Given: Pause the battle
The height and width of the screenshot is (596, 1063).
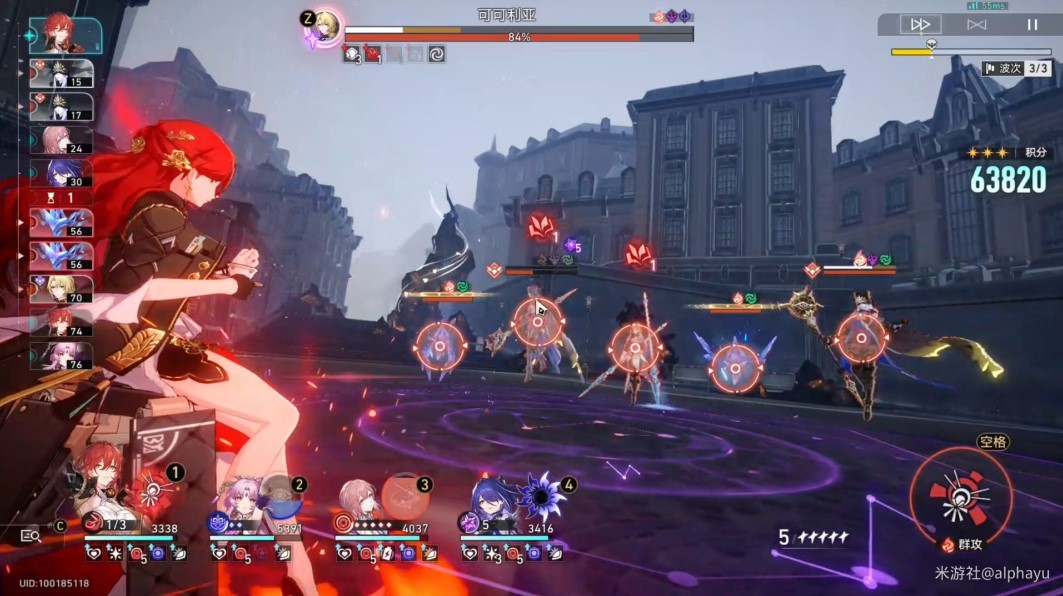Looking at the screenshot, I should [x=1032, y=24].
